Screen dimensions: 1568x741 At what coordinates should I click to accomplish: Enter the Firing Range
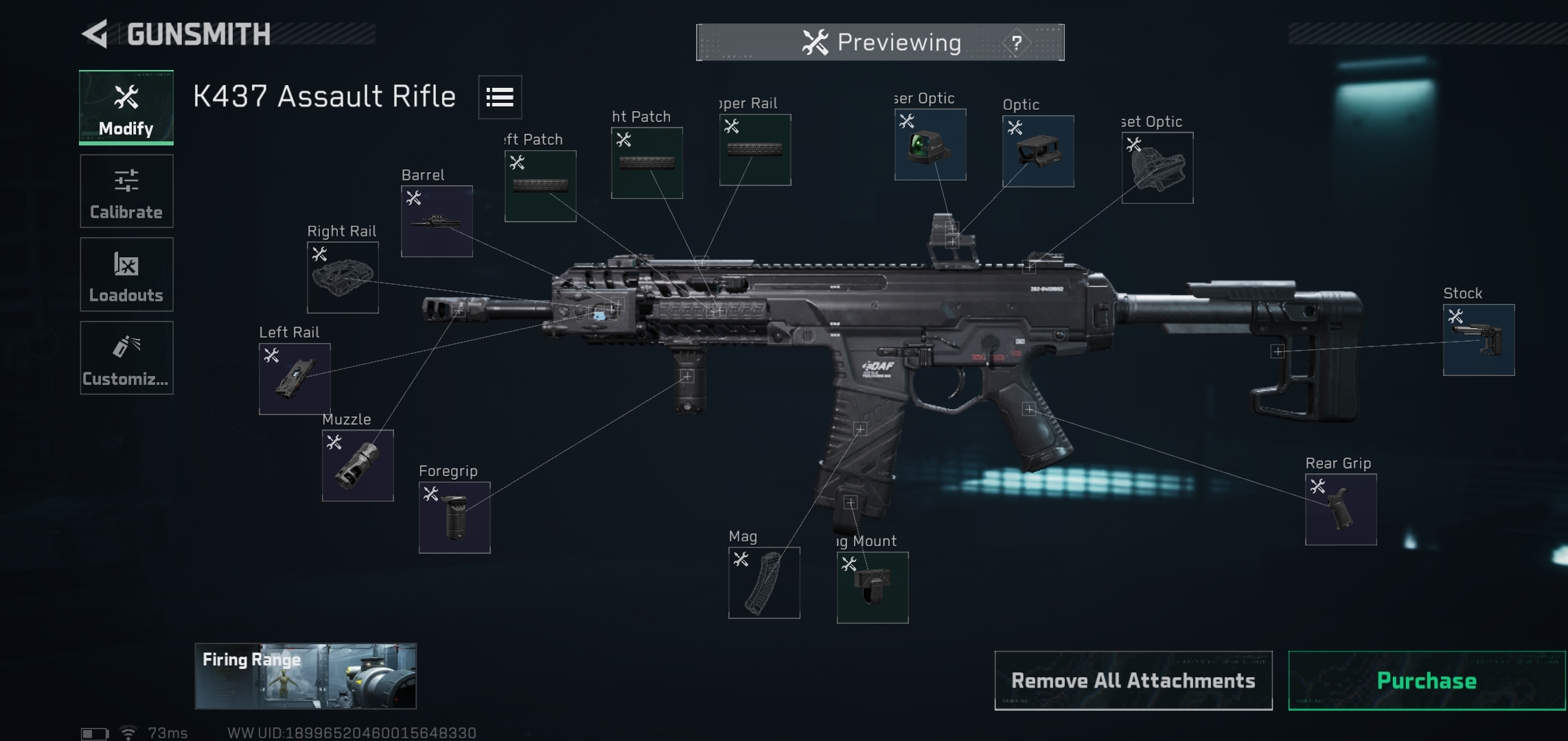point(305,676)
